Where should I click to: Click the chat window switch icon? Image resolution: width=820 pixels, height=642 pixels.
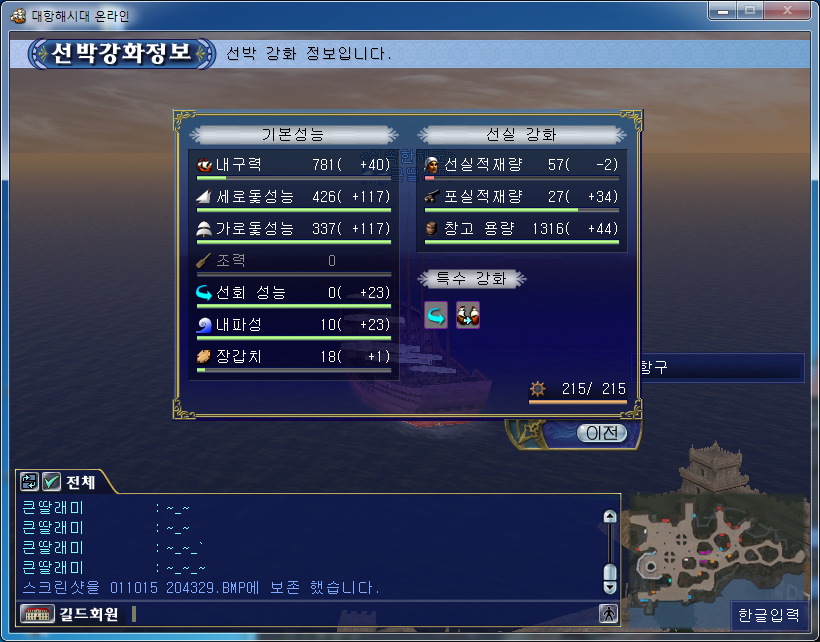point(28,482)
